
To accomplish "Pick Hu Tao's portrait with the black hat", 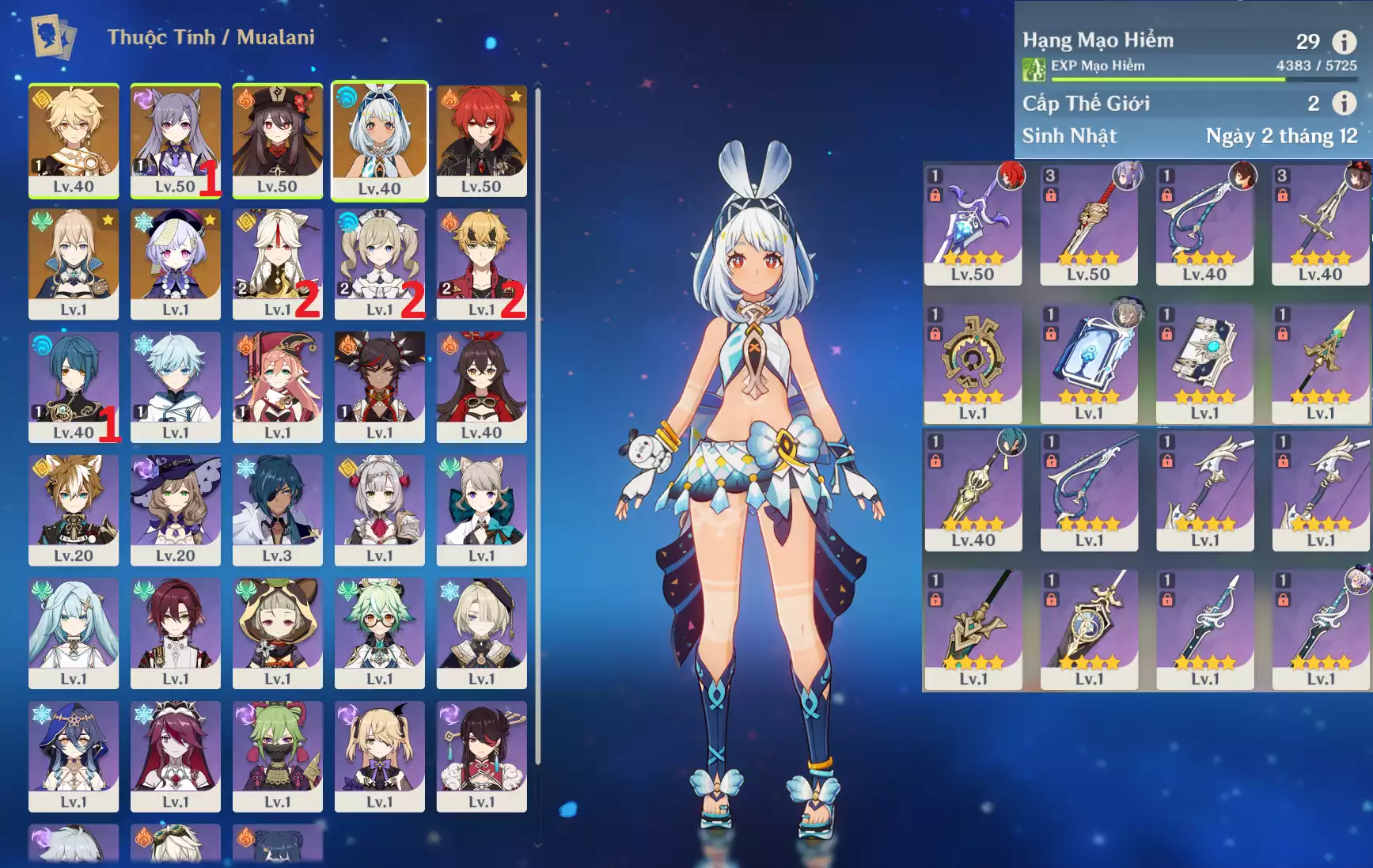I will click(x=277, y=141).
